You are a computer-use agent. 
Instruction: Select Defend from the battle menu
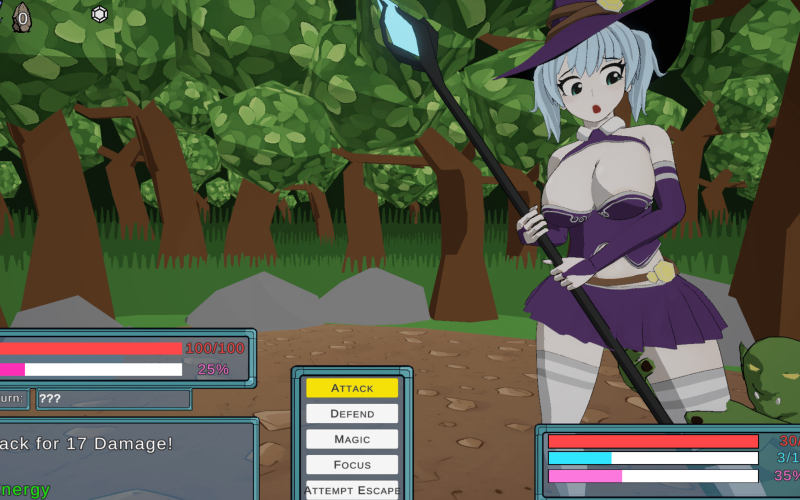click(x=352, y=414)
